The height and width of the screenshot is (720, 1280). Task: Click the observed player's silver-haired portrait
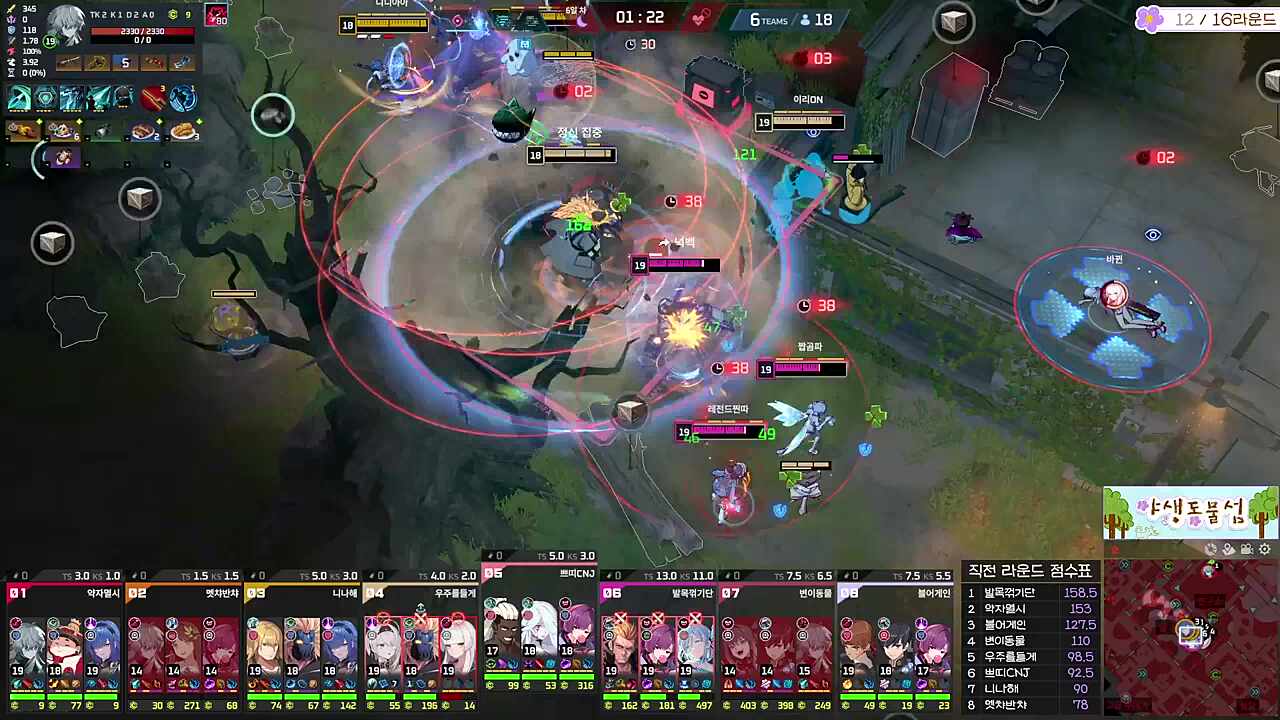tap(66, 24)
